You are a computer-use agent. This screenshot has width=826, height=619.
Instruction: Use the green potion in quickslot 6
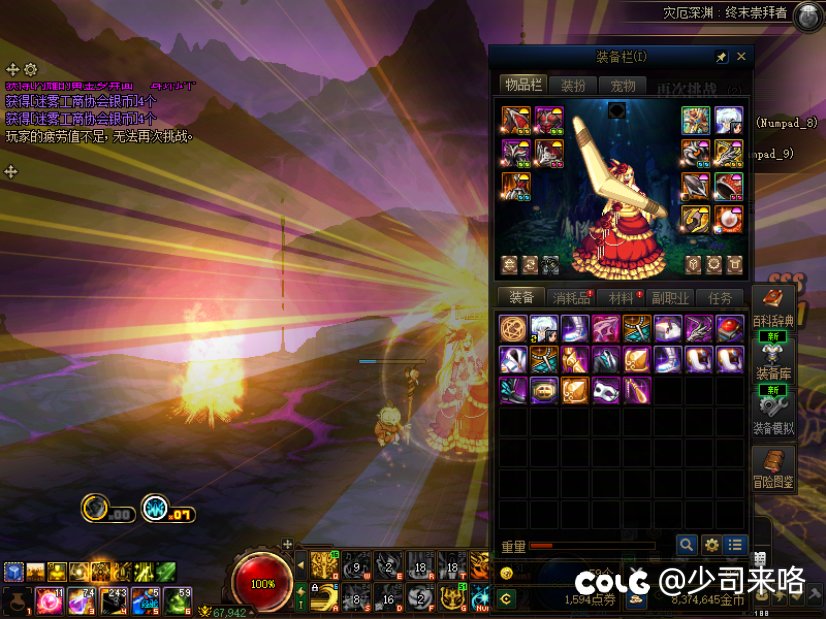(177, 600)
